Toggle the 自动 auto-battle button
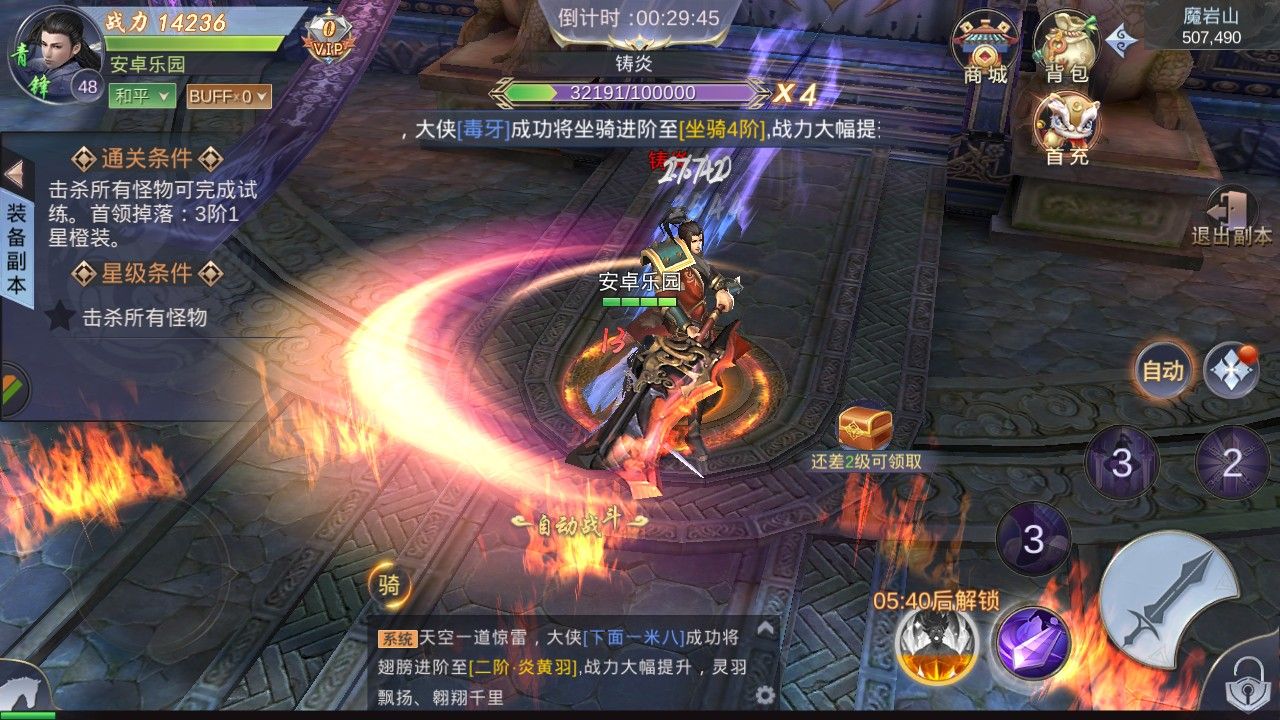The image size is (1280, 720). click(x=1163, y=371)
